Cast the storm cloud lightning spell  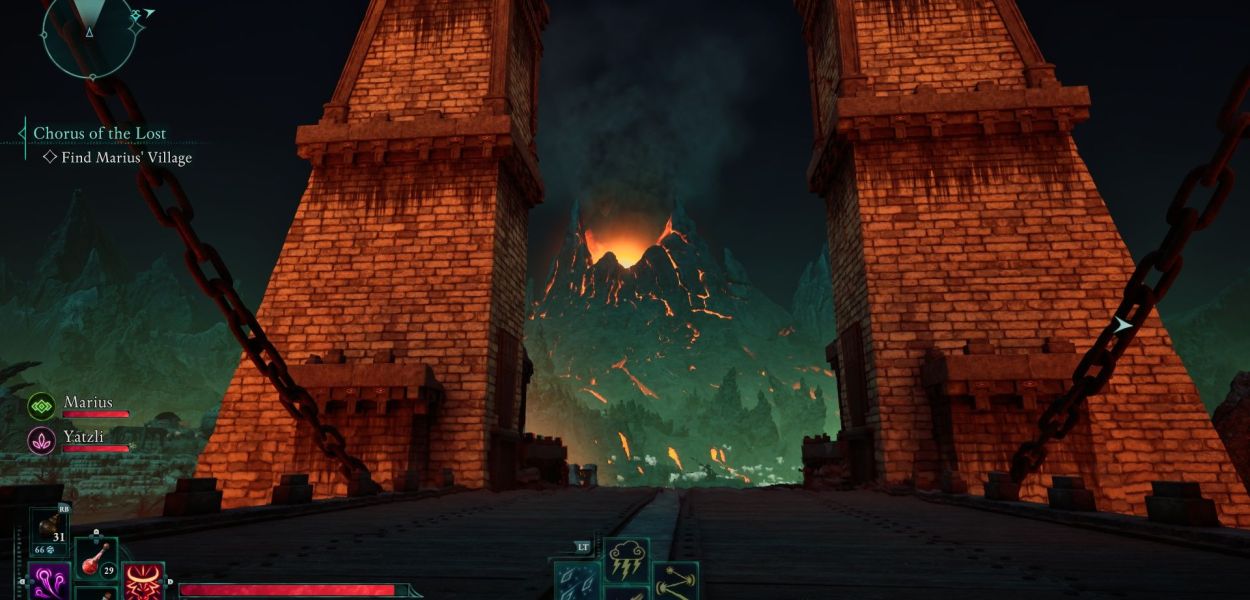coord(626,559)
